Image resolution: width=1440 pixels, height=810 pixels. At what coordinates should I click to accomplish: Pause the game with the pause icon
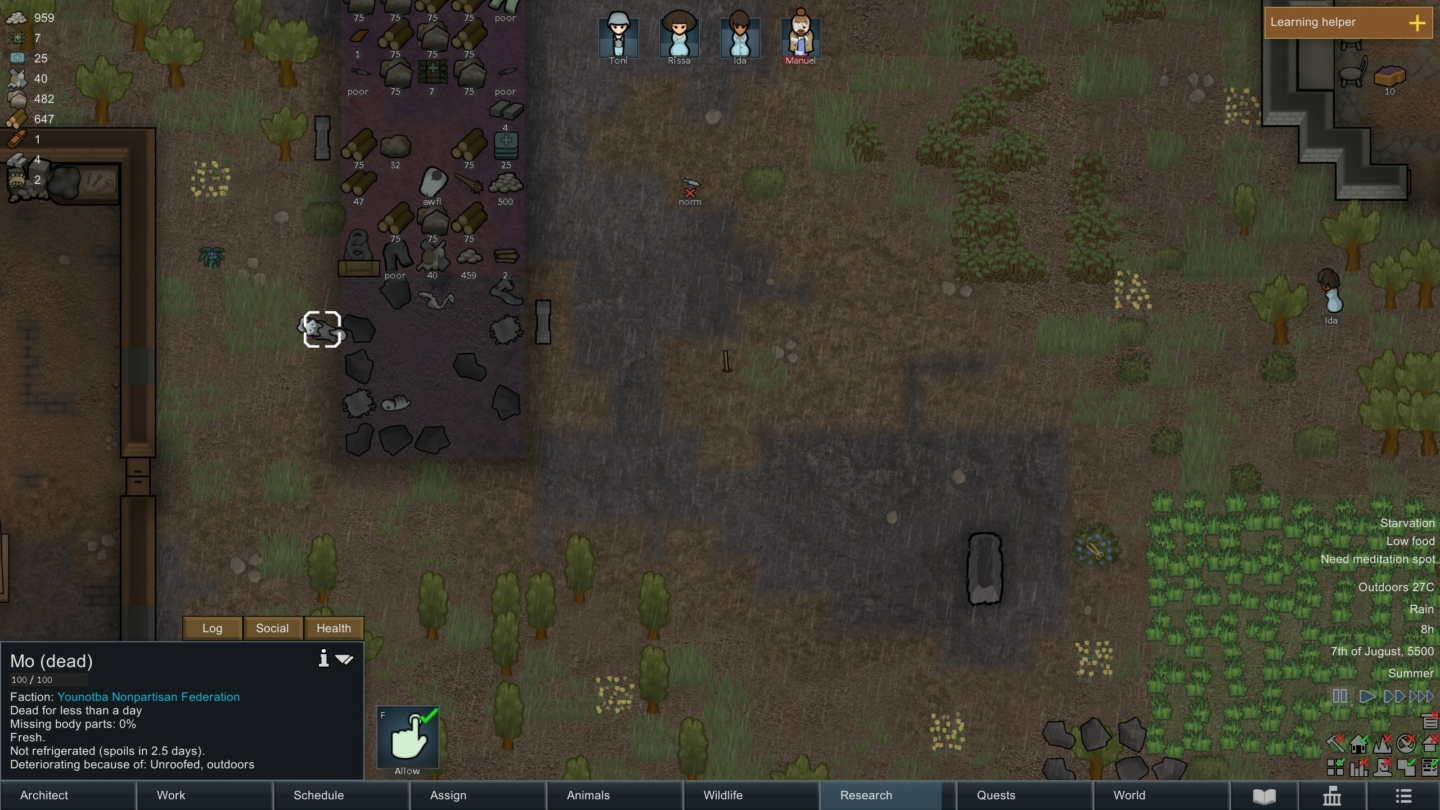(x=1339, y=696)
